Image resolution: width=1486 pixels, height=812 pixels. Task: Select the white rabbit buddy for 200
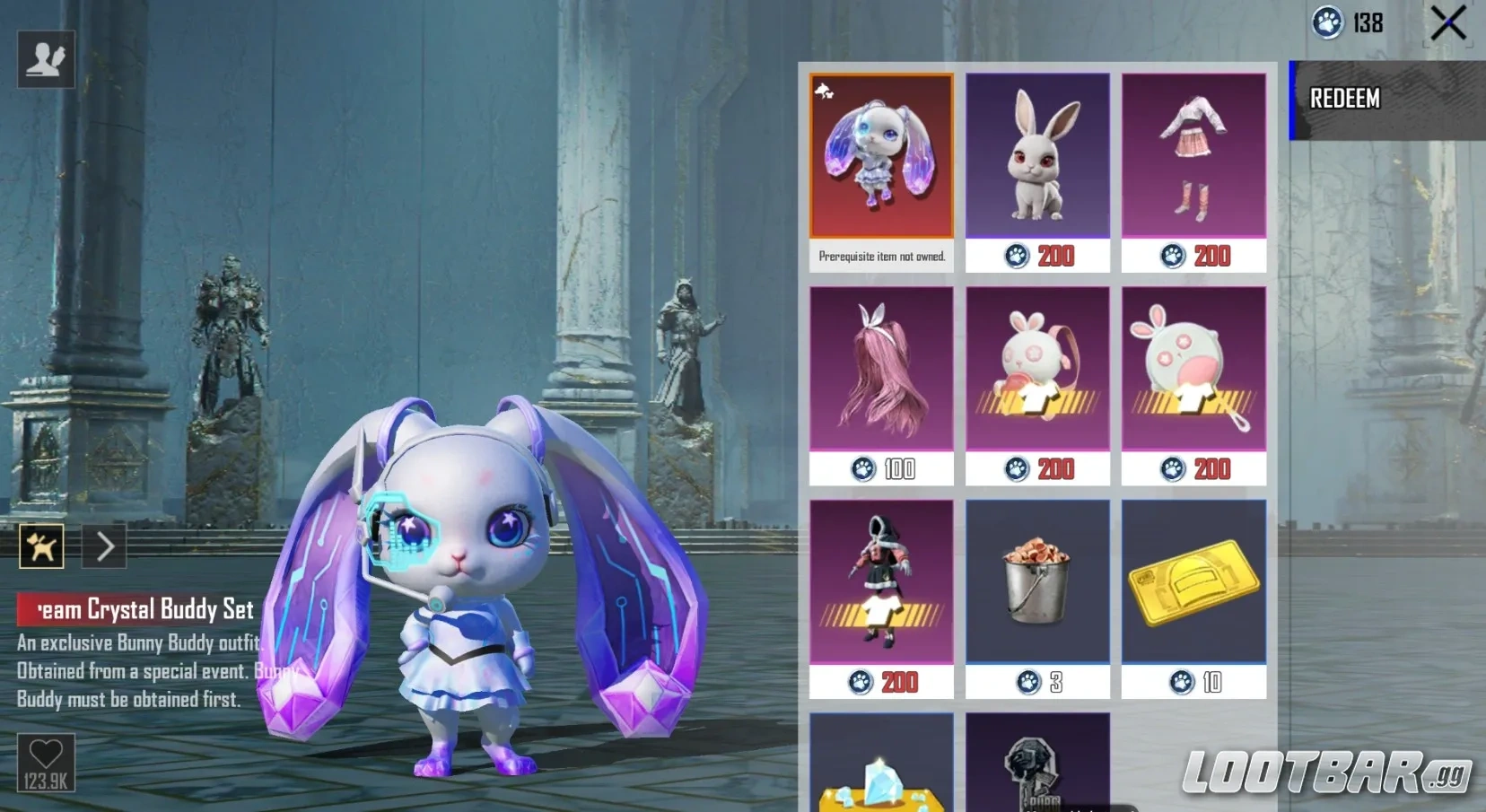(x=1036, y=155)
